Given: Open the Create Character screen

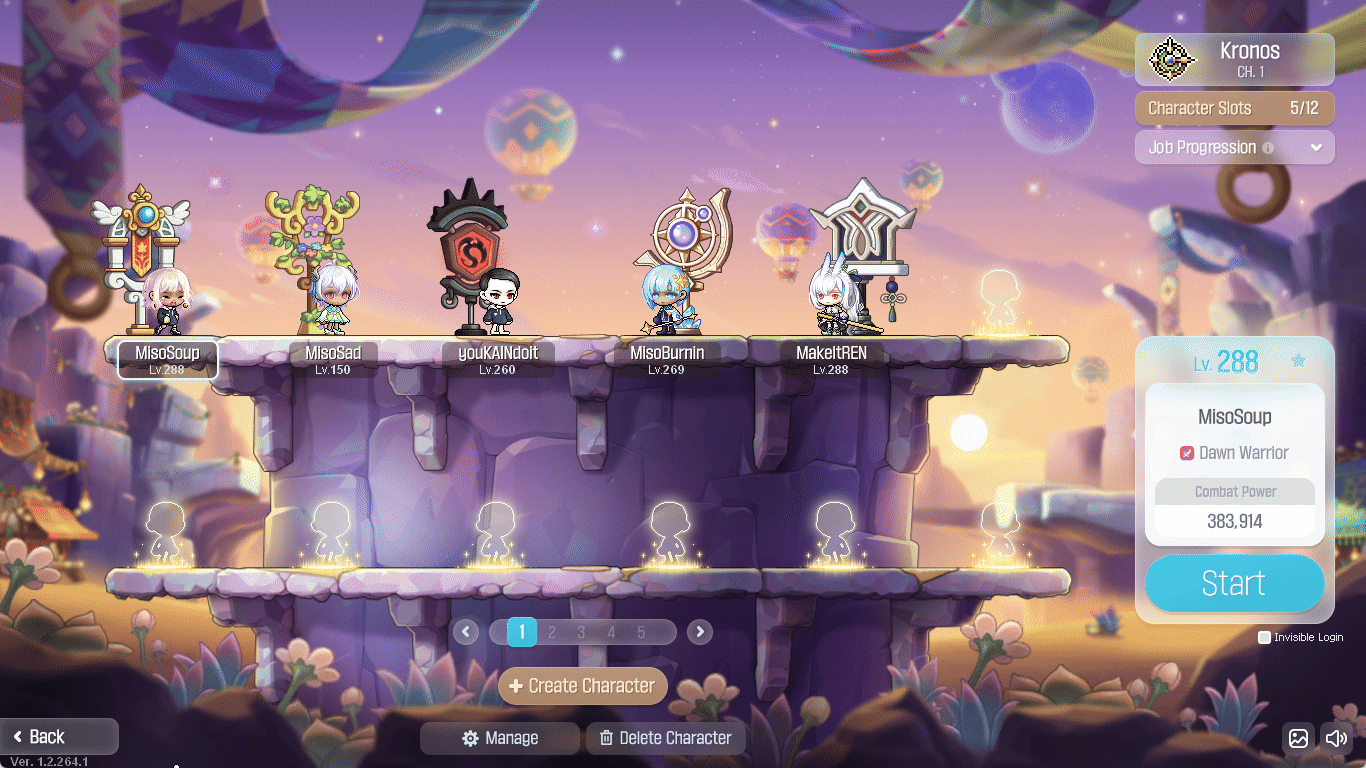Looking at the screenshot, I should (x=583, y=686).
